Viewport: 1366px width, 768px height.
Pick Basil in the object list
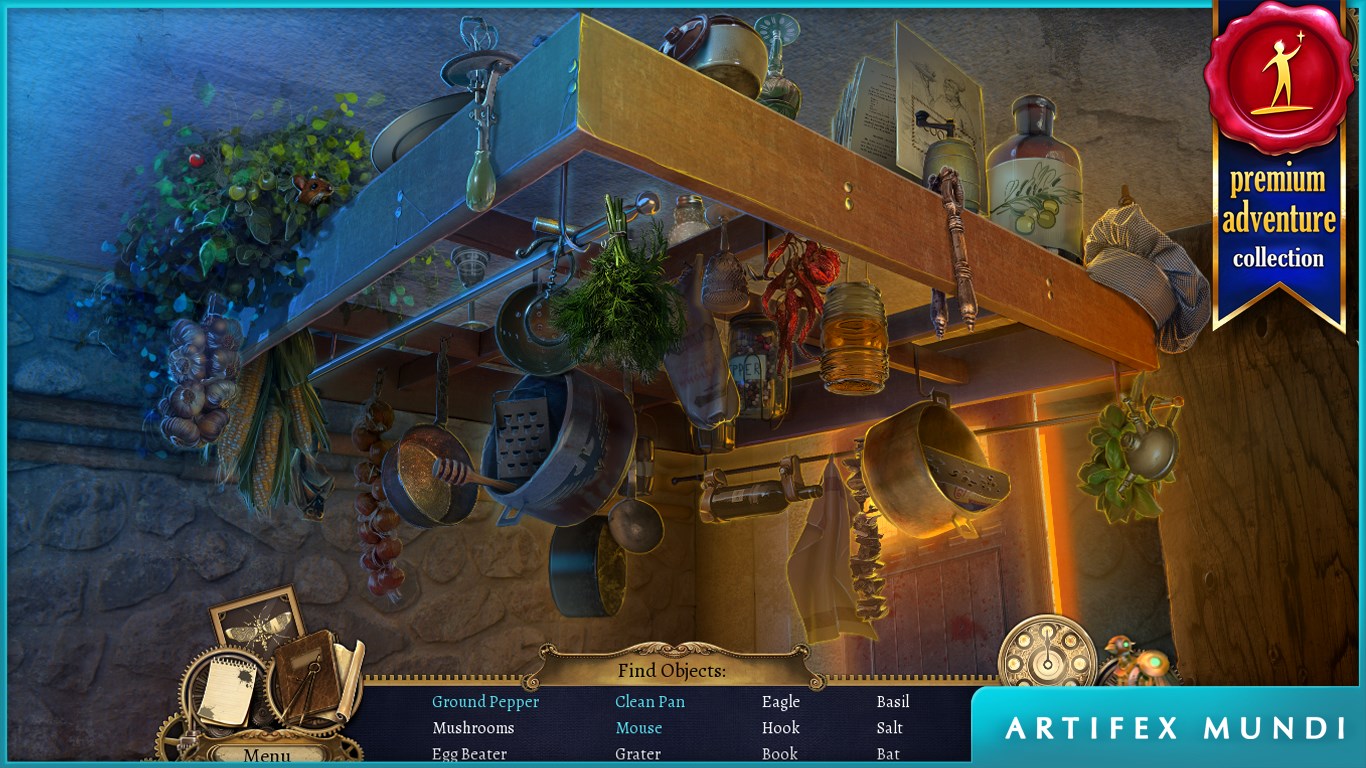[893, 702]
